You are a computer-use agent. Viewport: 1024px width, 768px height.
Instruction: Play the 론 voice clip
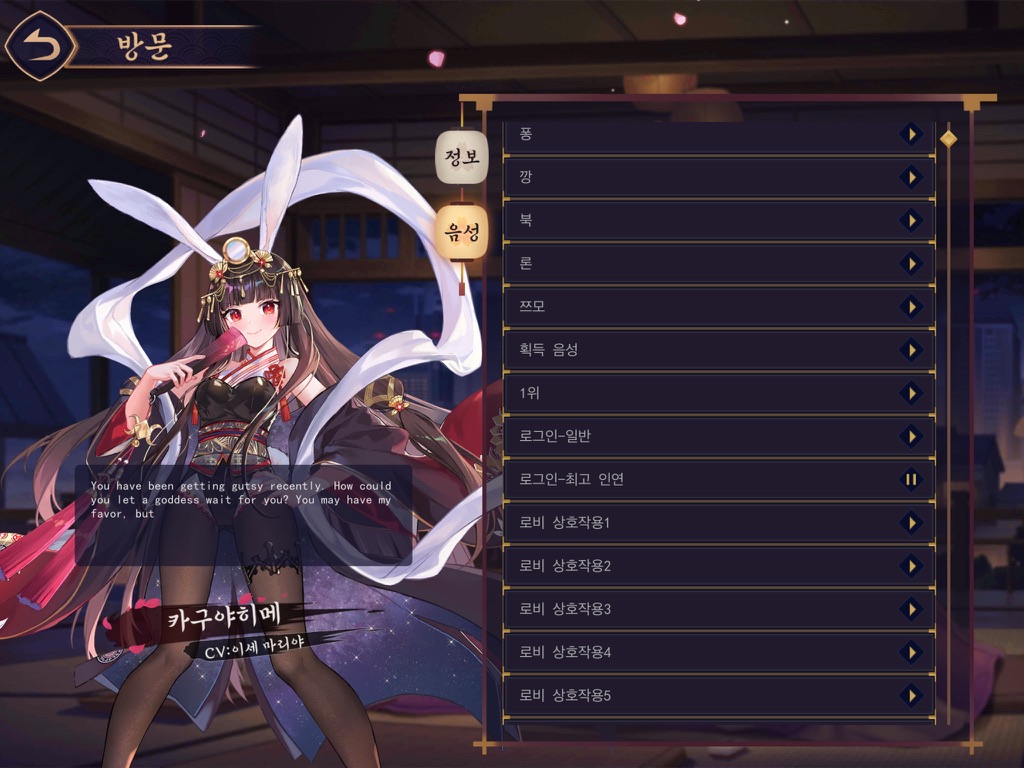point(910,263)
